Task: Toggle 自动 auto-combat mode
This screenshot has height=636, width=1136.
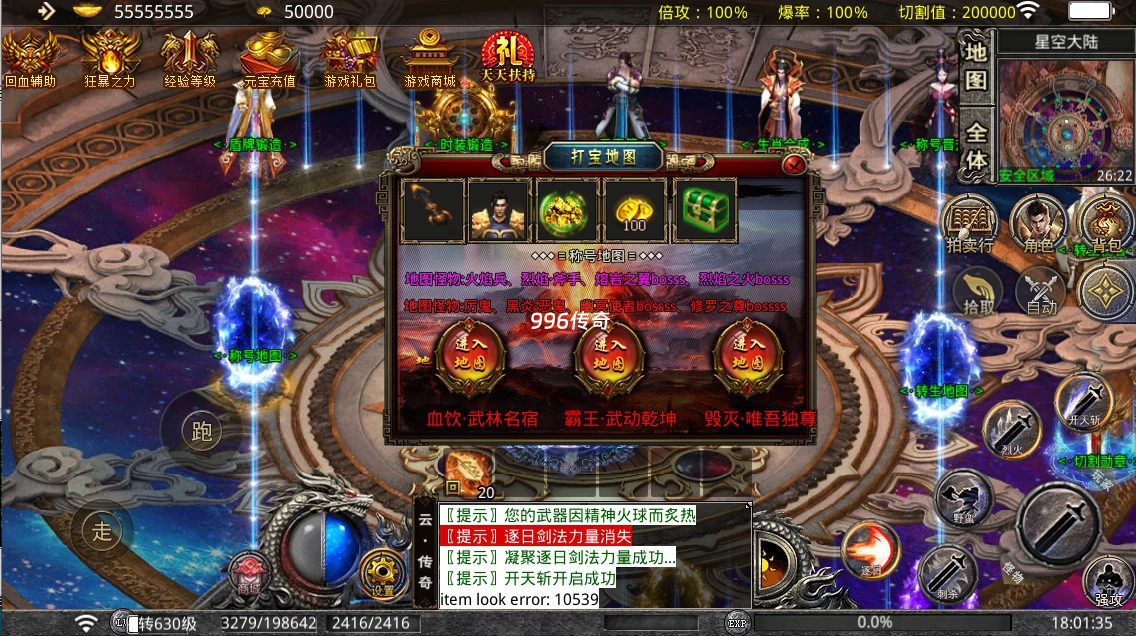Action: 1040,294
